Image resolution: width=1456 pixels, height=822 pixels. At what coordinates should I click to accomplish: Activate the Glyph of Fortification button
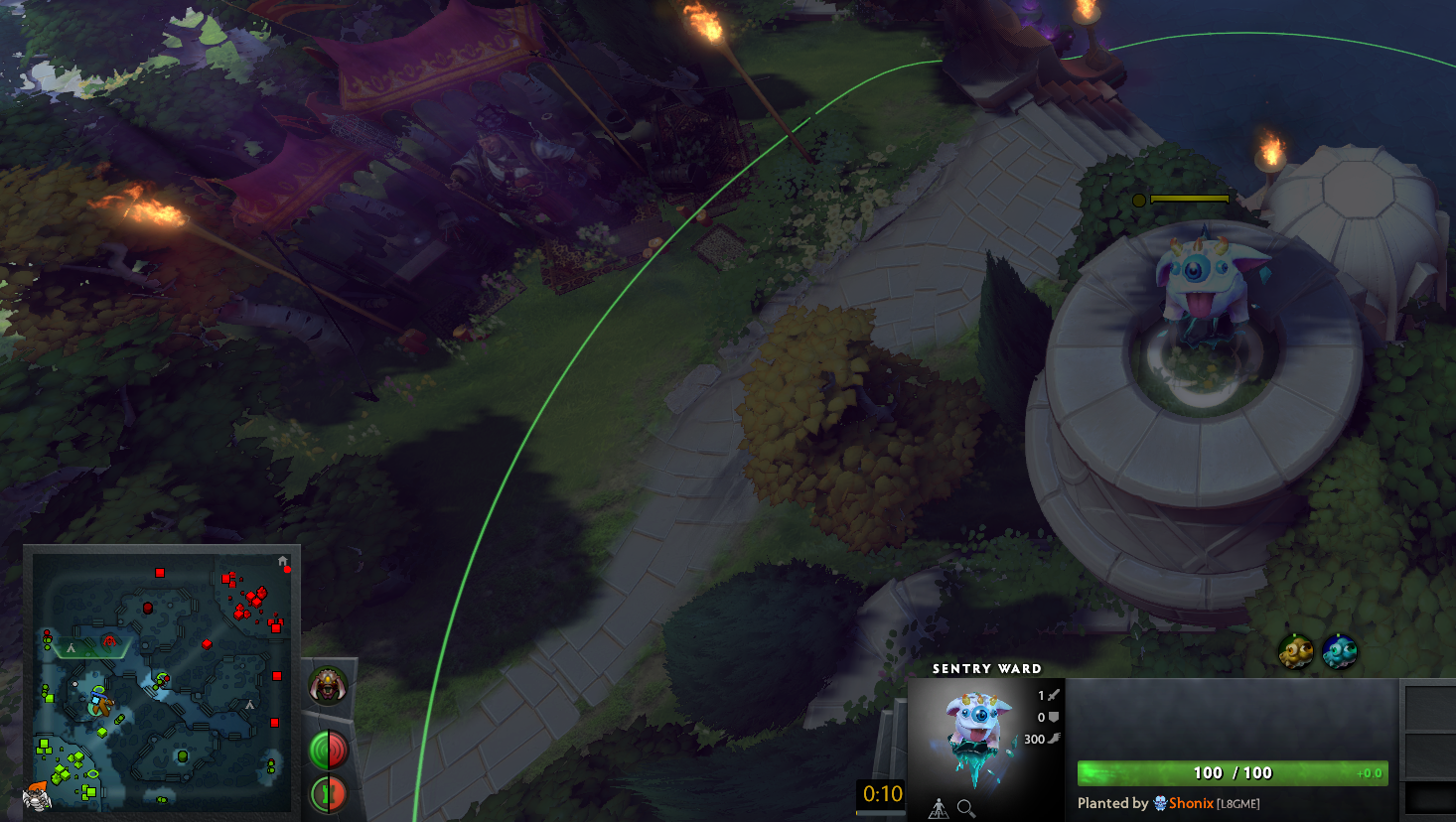328,791
